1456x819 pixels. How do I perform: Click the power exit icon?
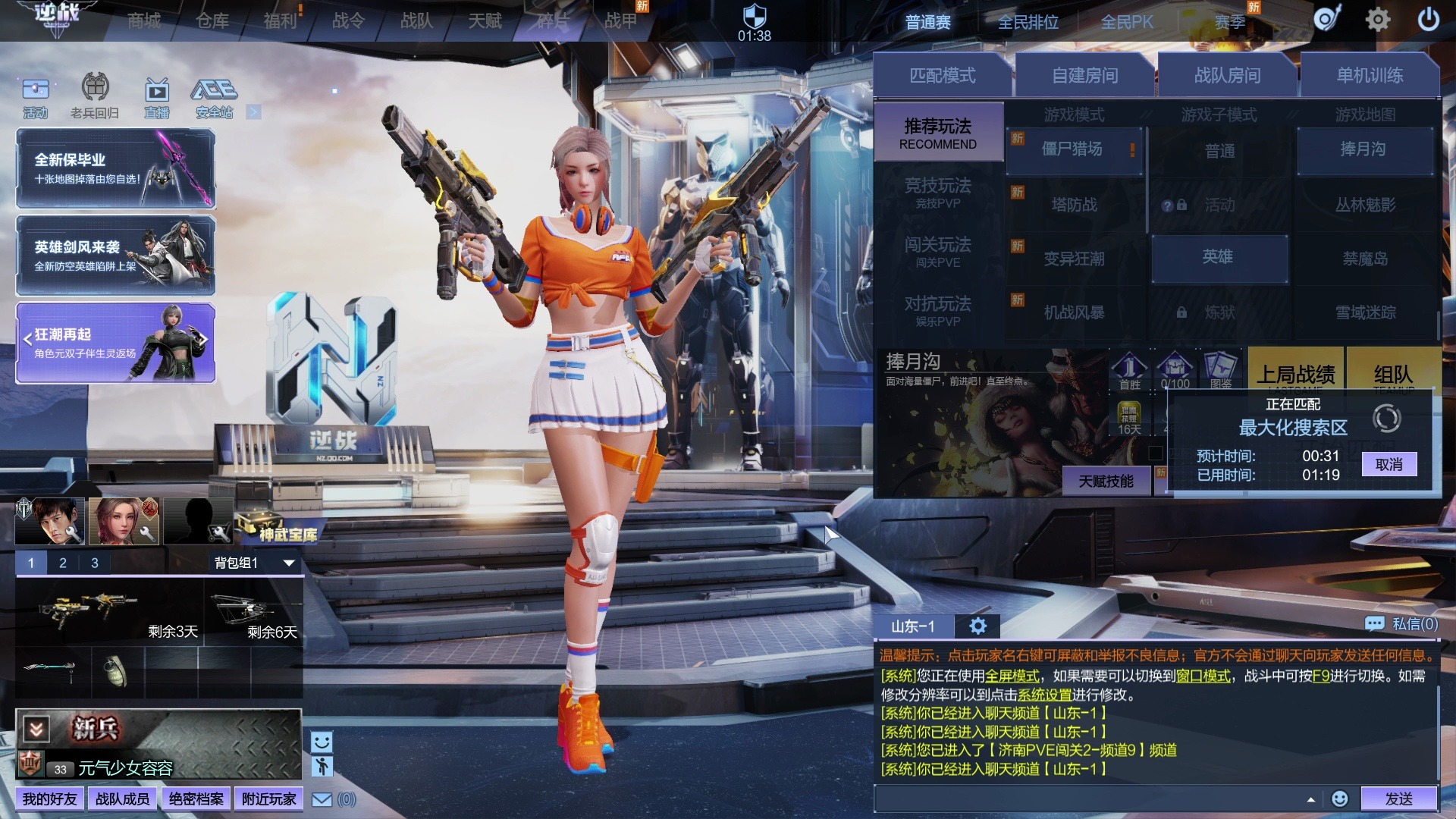coord(1428,20)
